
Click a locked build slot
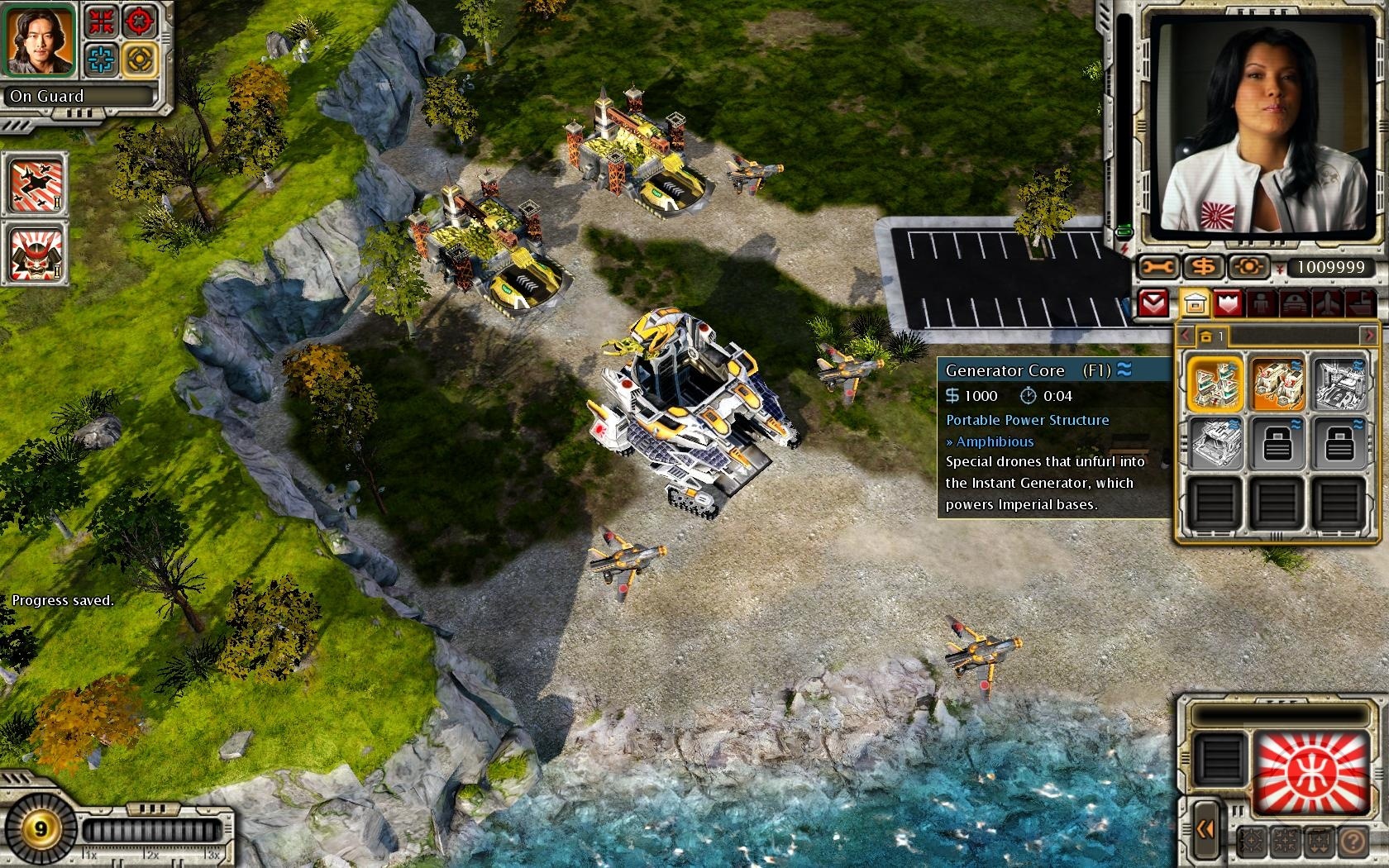[x=1277, y=442]
